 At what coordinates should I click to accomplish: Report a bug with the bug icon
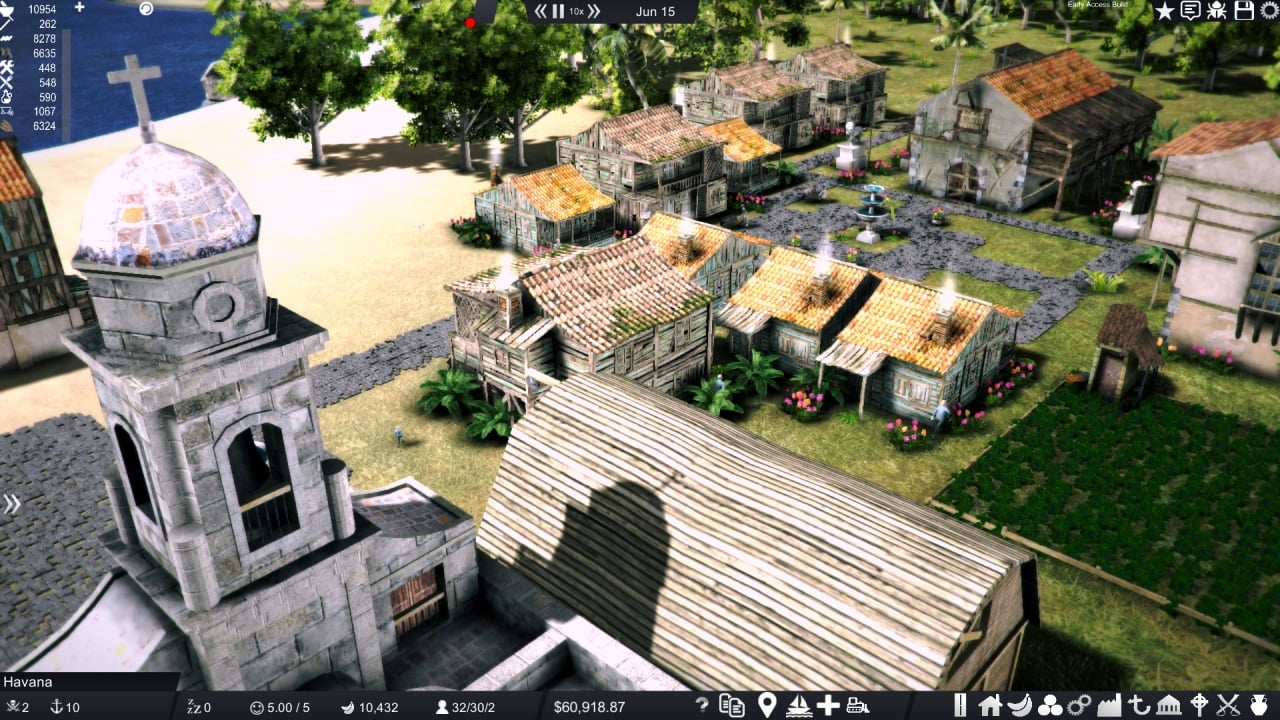tap(1217, 11)
